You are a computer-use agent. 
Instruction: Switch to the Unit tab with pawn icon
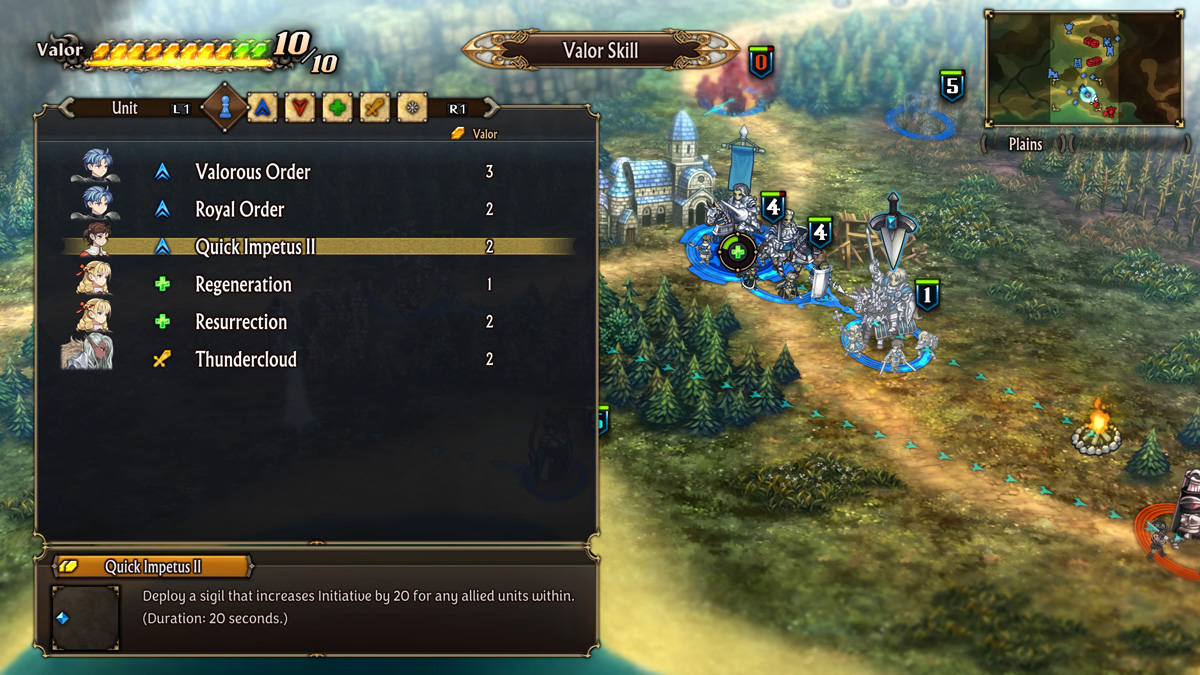click(225, 107)
